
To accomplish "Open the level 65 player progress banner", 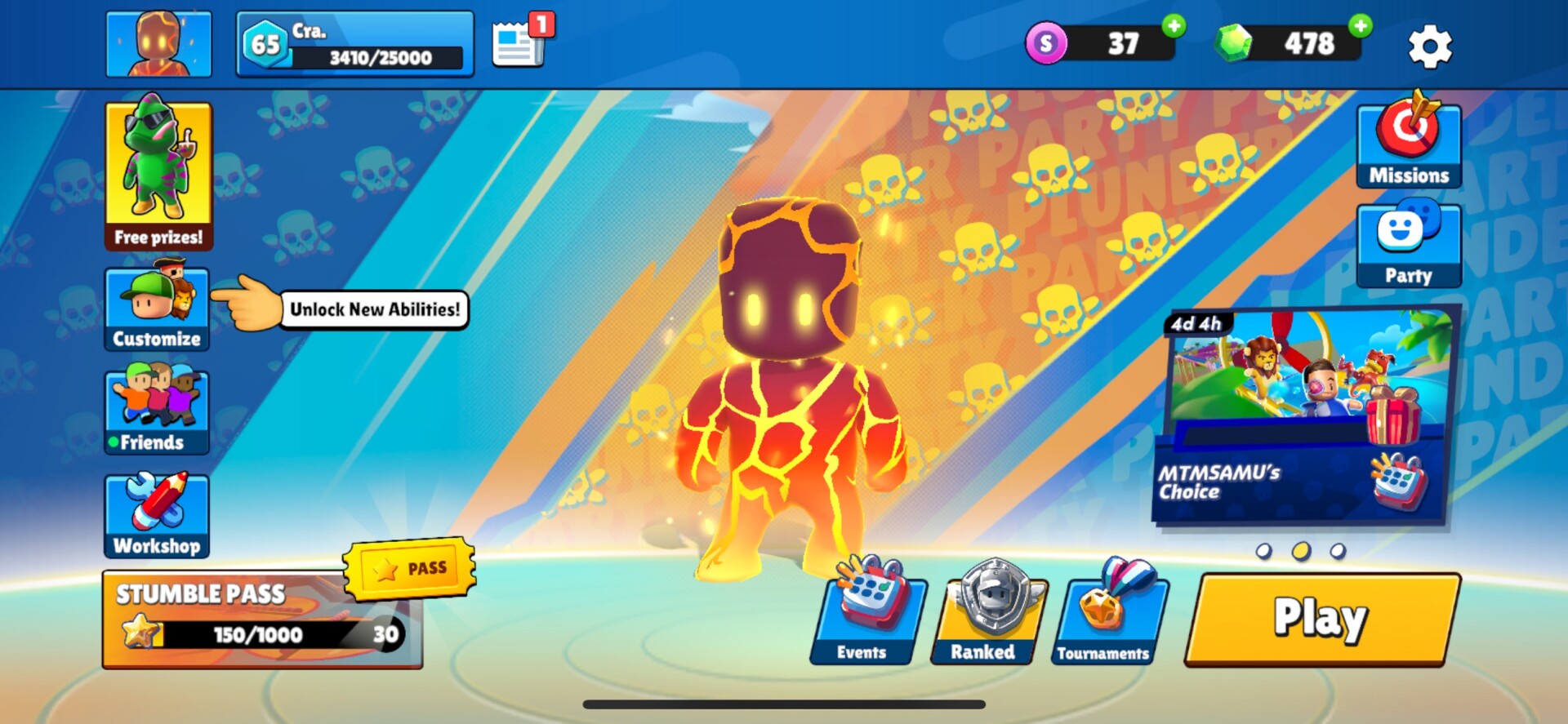I will (x=354, y=44).
